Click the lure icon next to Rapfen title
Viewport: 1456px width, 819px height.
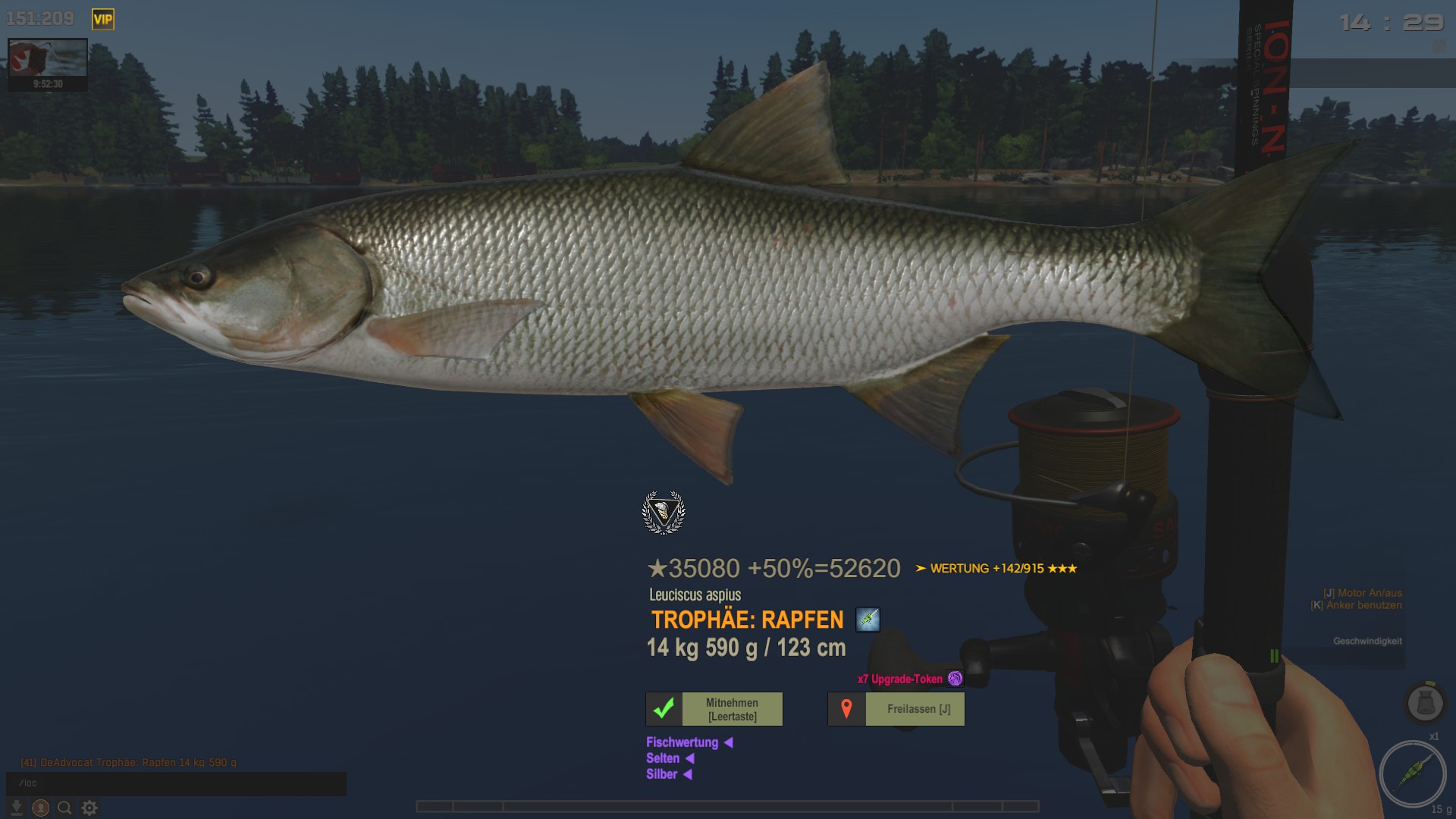click(x=868, y=620)
